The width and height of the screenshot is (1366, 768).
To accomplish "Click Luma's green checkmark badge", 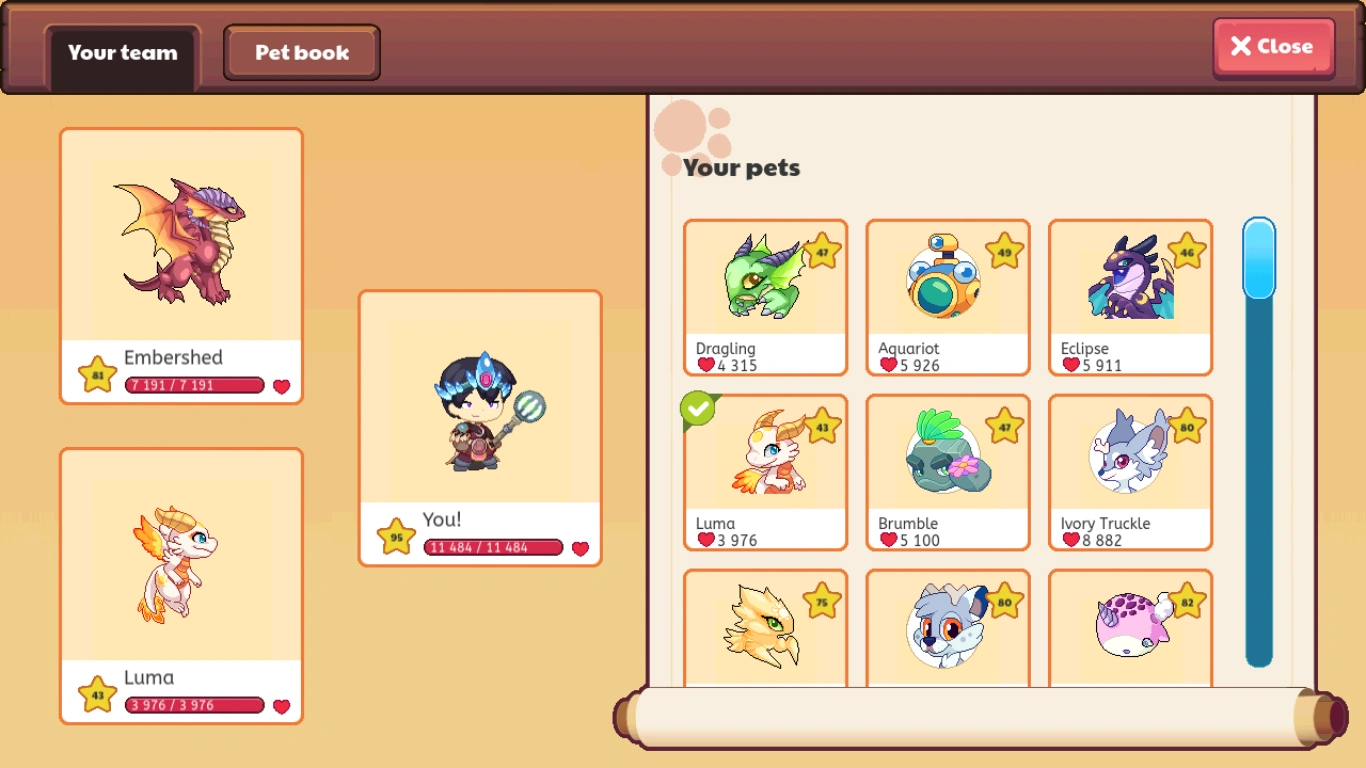I will [x=698, y=410].
